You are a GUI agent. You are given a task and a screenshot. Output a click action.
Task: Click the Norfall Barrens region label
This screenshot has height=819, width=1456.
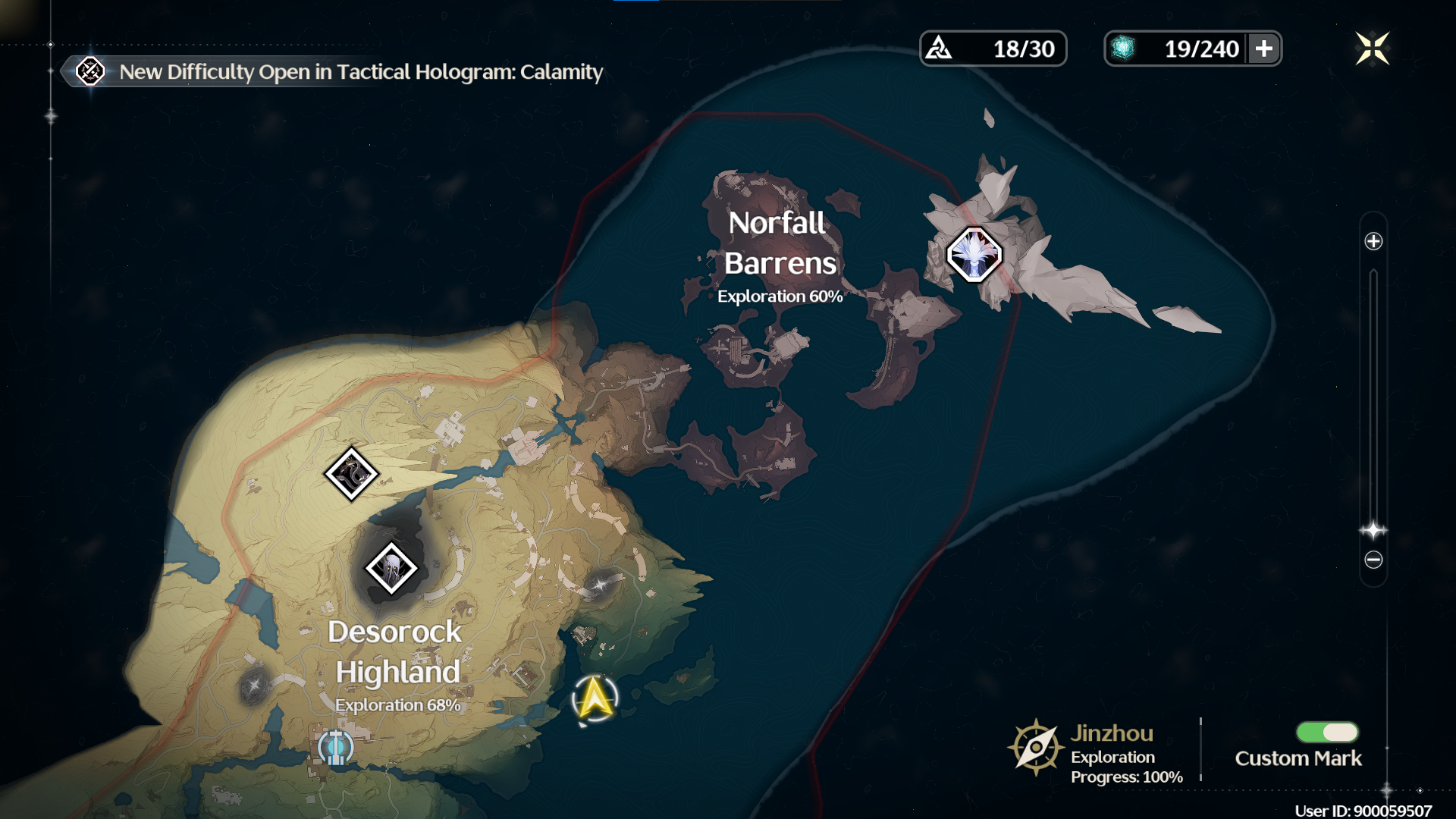point(780,244)
